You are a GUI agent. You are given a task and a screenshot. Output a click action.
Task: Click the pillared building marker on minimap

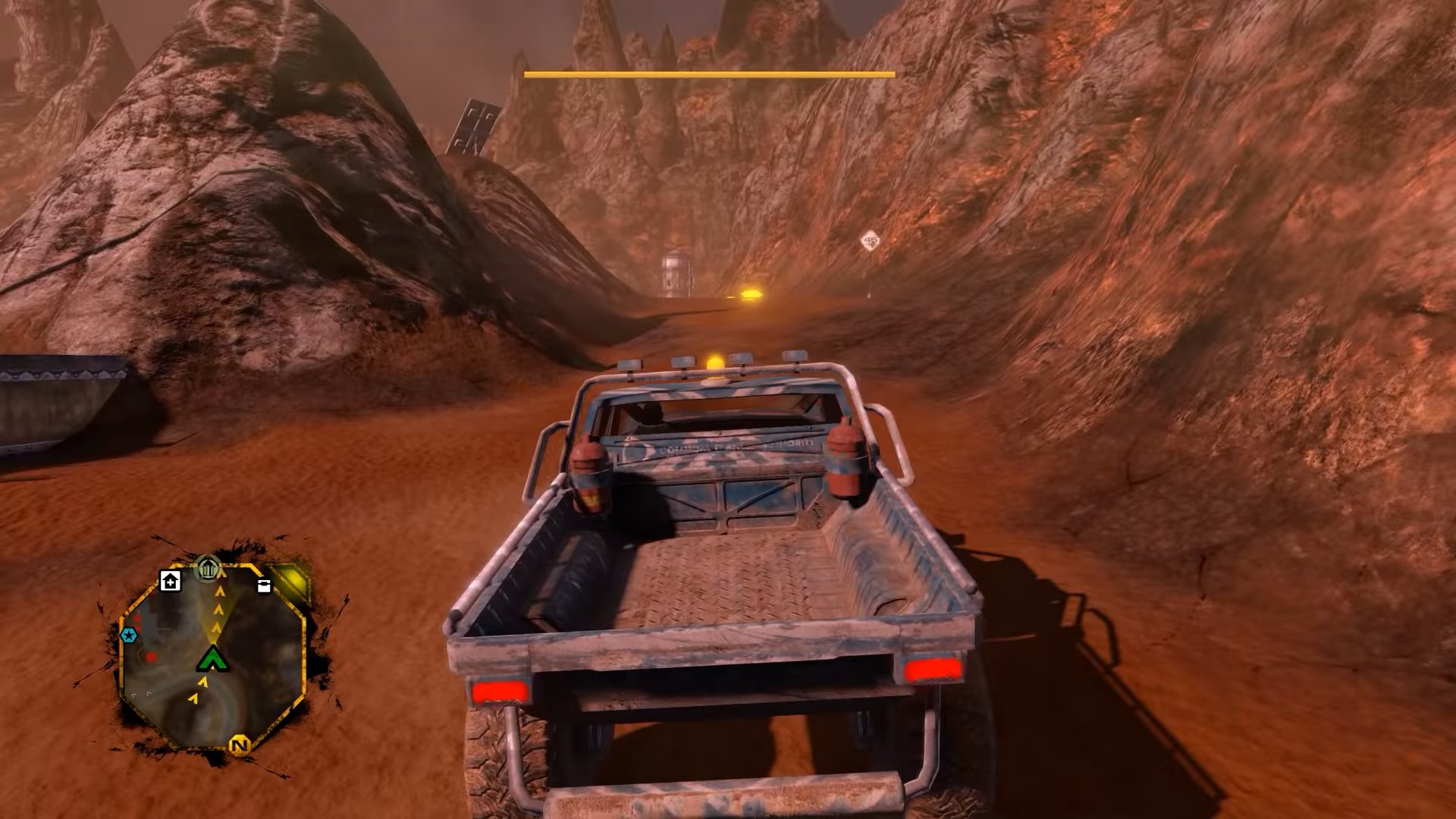click(x=207, y=567)
